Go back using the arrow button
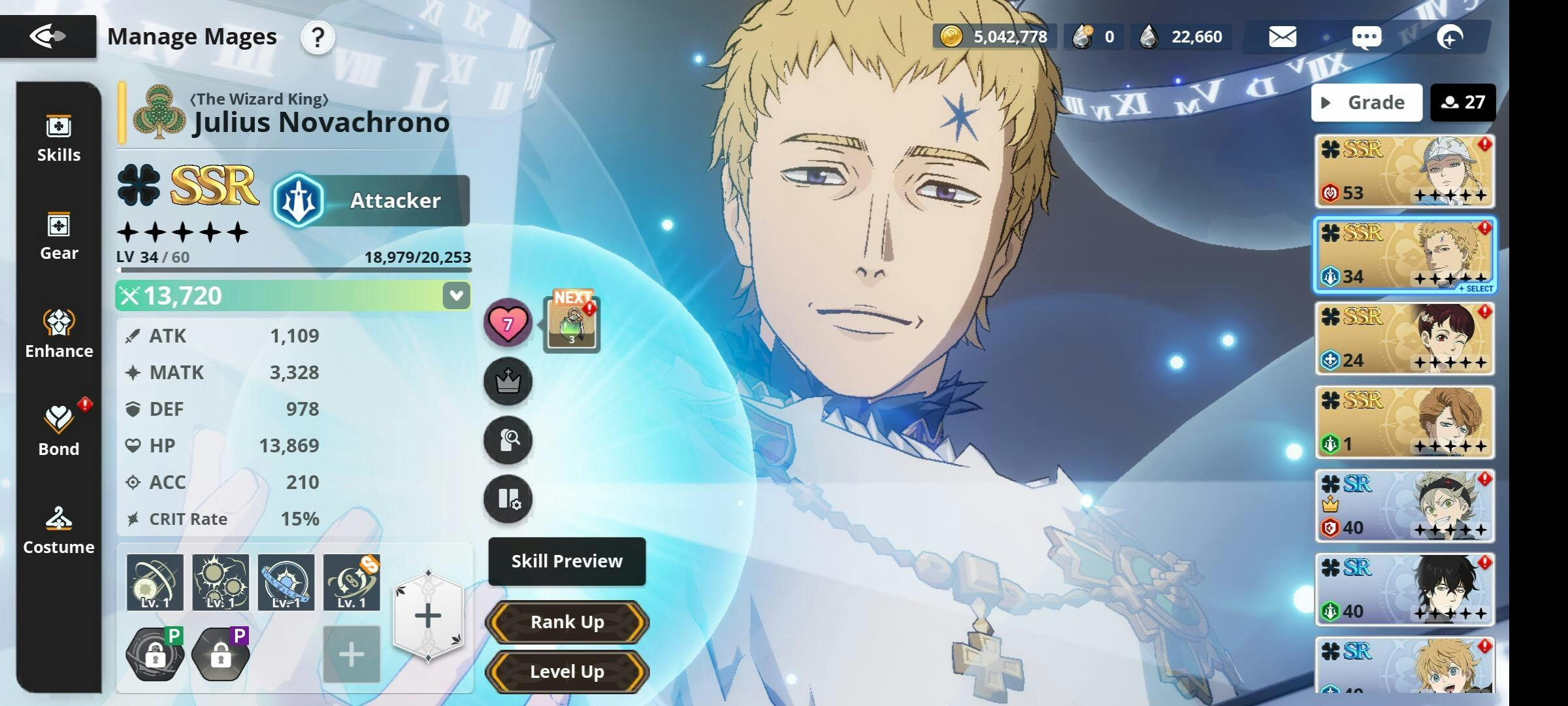Image resolution: width=1568 pixels, height=706 pixels. coord(48,36)
